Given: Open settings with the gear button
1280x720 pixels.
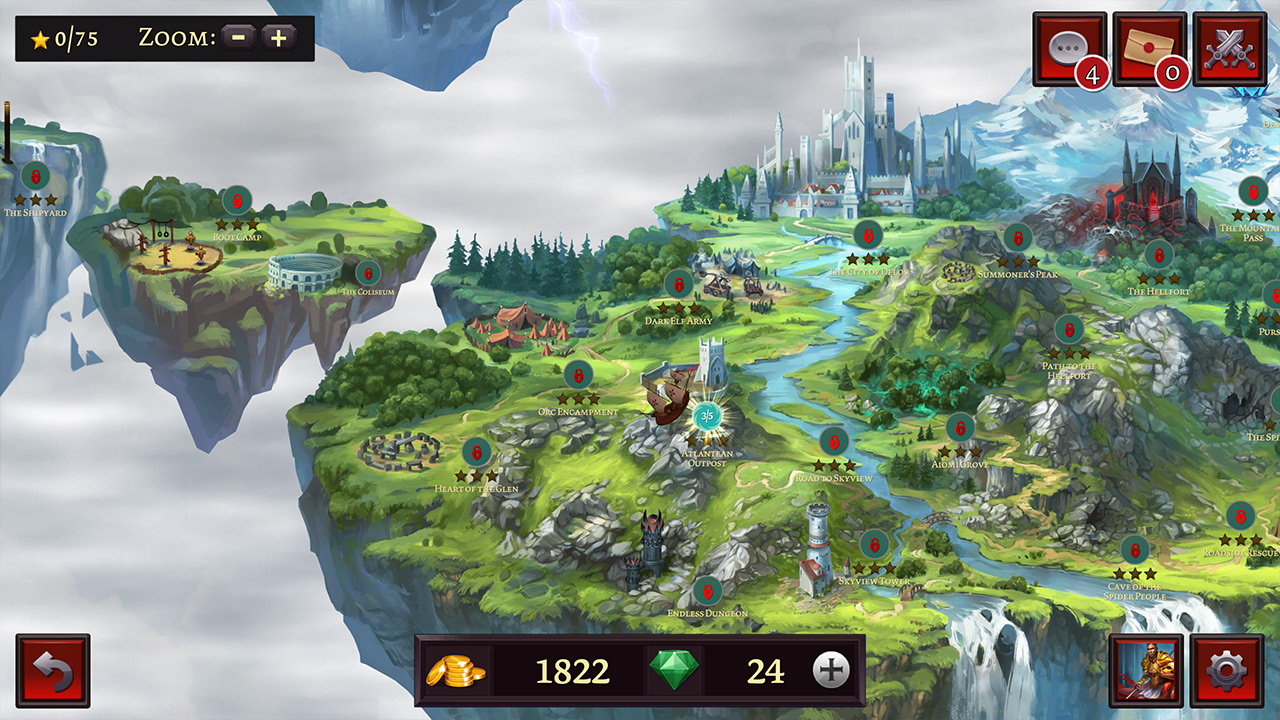Looking at the screenshot, I should coord(1227,671).
